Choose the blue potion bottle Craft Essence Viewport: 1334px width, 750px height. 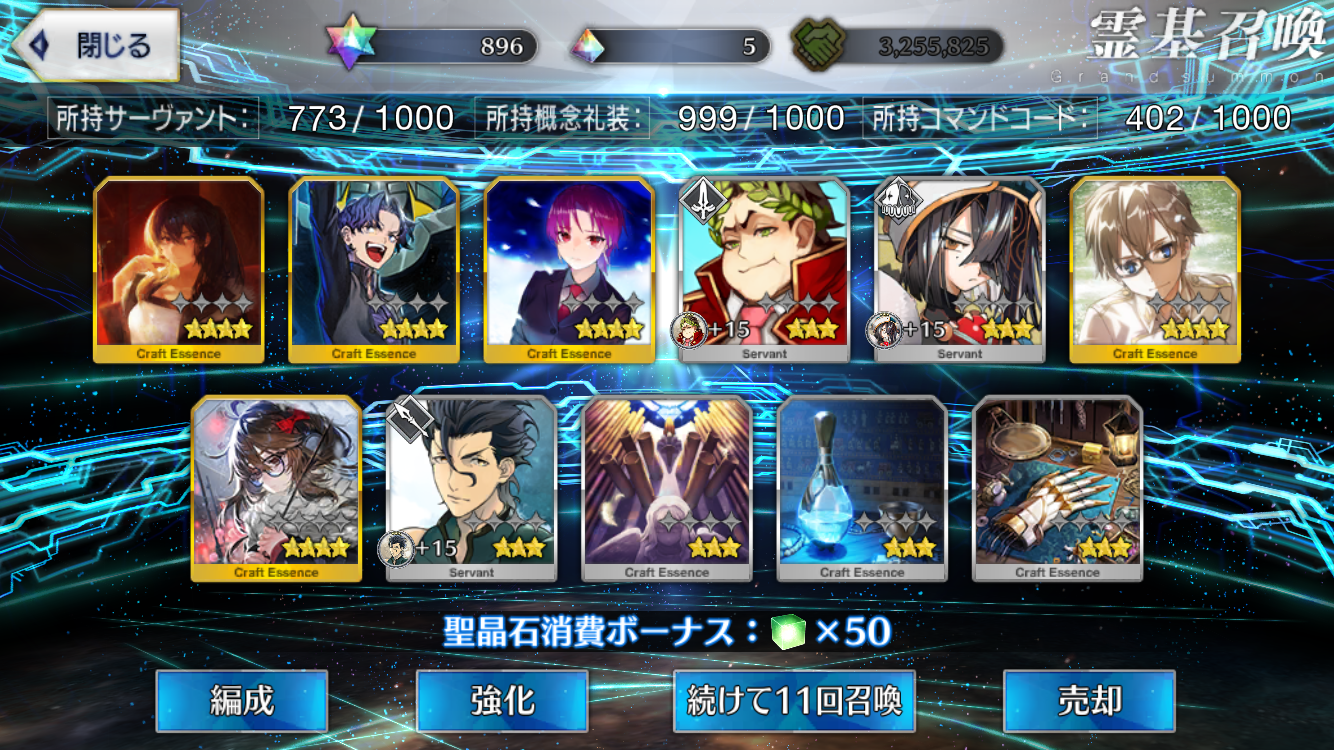pyautogui.click(x=862, y=488)
